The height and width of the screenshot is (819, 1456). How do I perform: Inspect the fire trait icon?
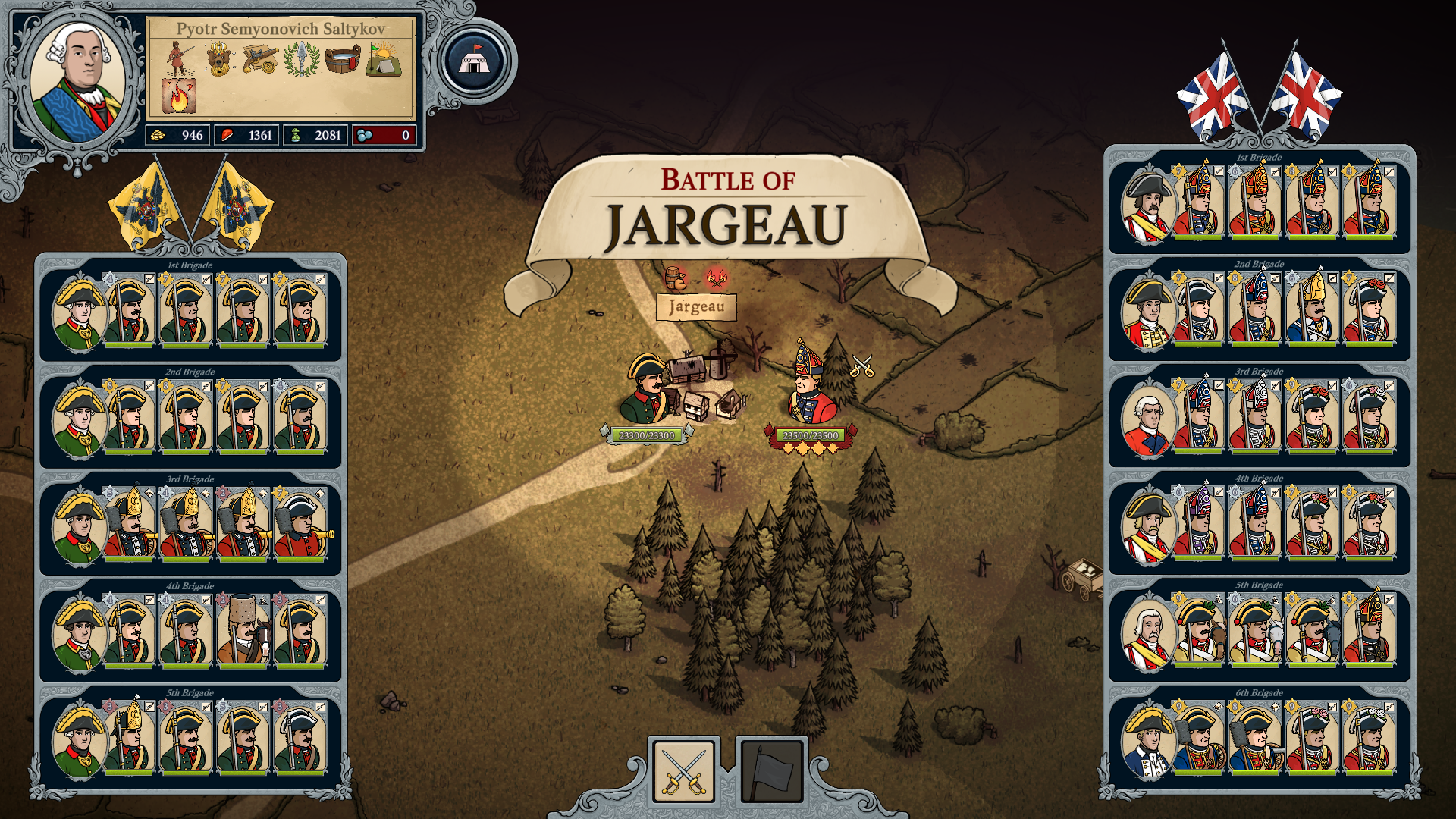click(179, 96)
